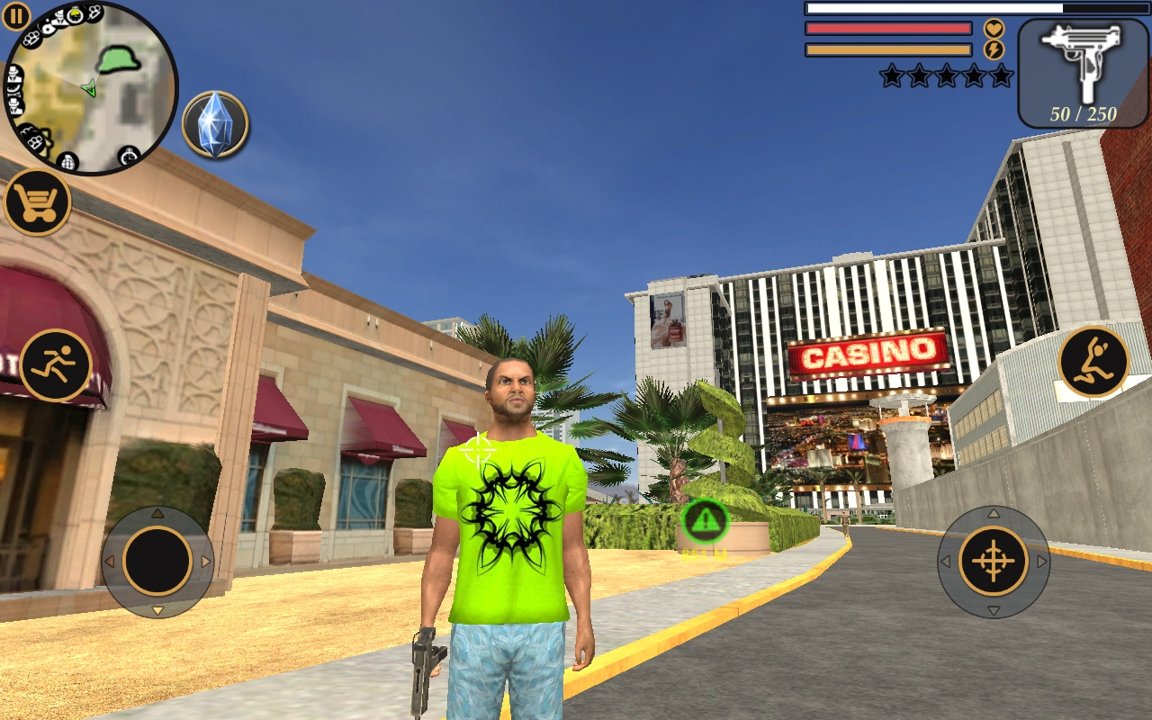Tap the blue crystal icon
The image size is (1152, 720).
[215, 125]
